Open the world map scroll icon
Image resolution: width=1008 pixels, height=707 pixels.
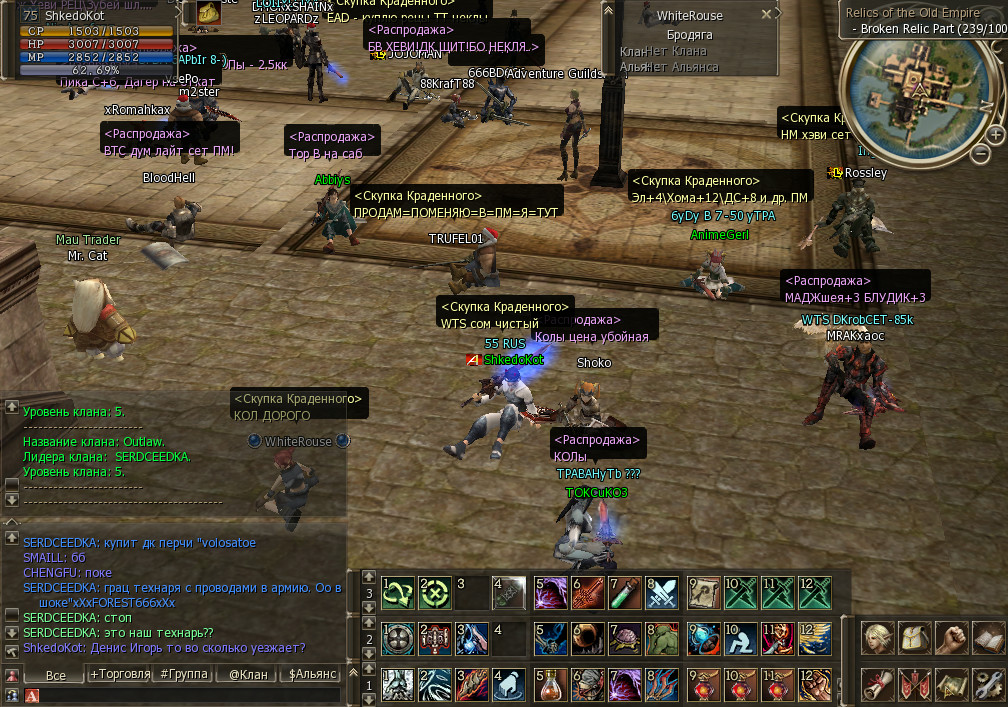pos(952,684)
